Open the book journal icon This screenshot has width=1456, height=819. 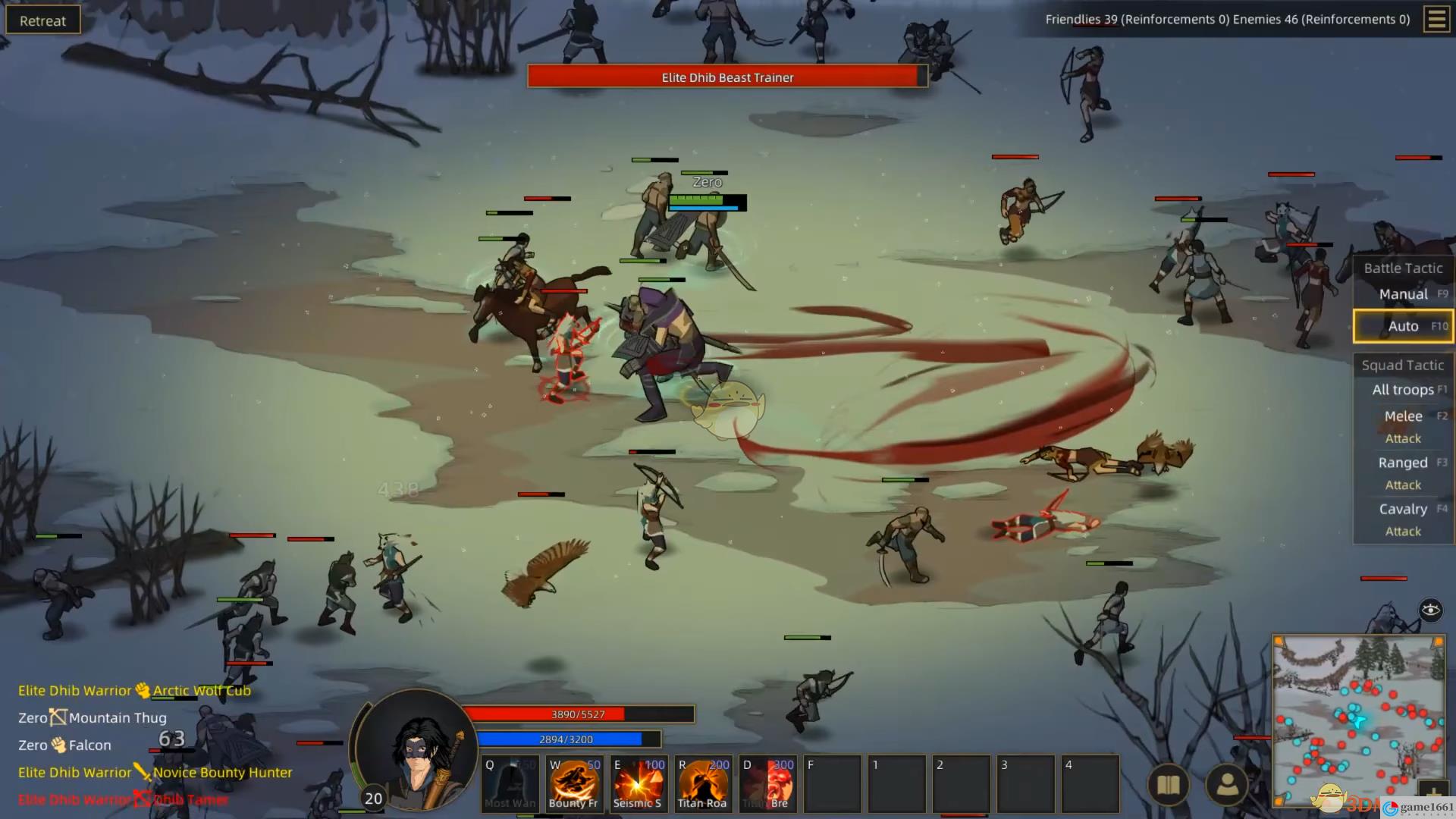(x=1168, y=785)
